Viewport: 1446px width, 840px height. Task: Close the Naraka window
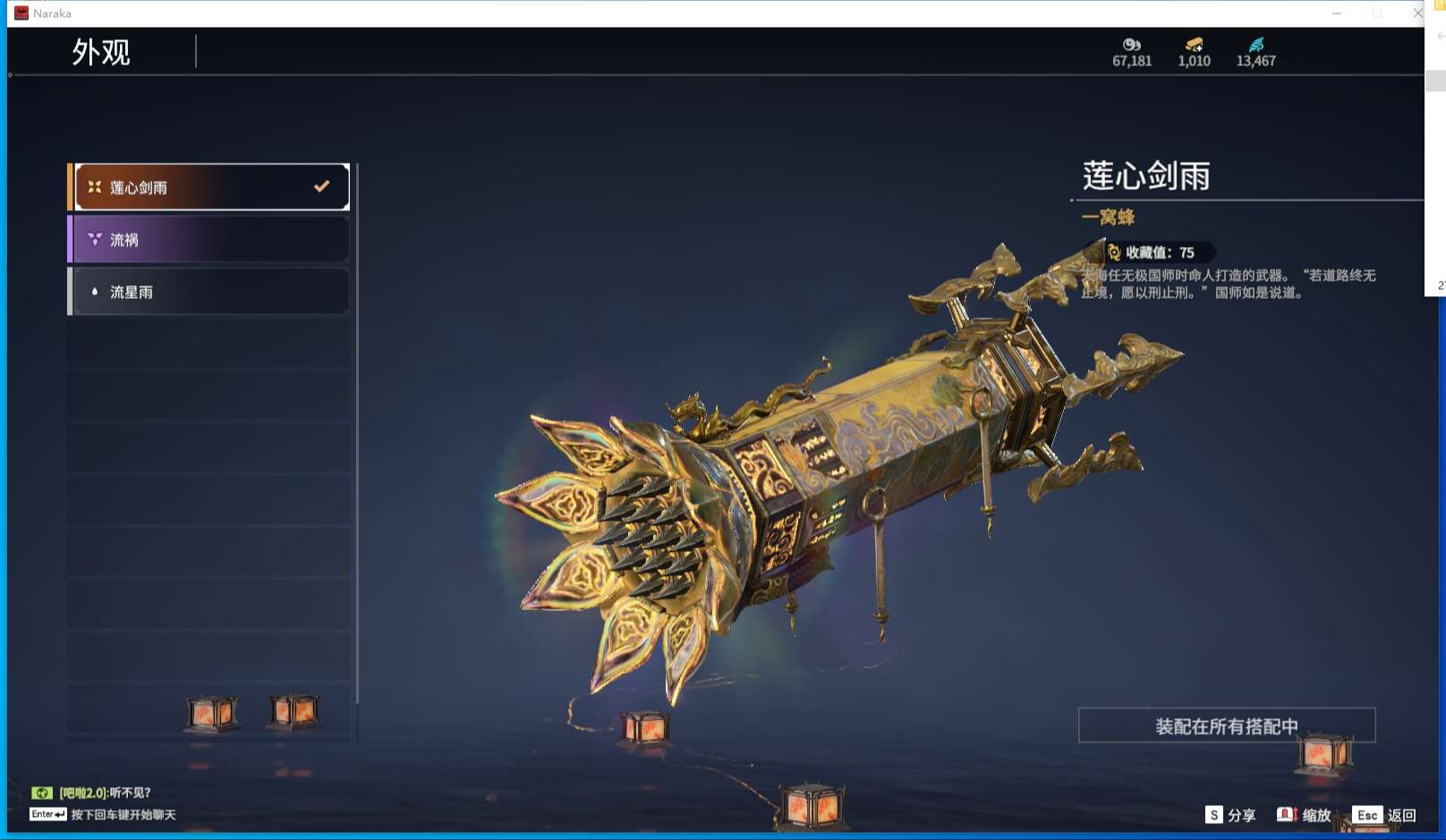(1417, 13)
